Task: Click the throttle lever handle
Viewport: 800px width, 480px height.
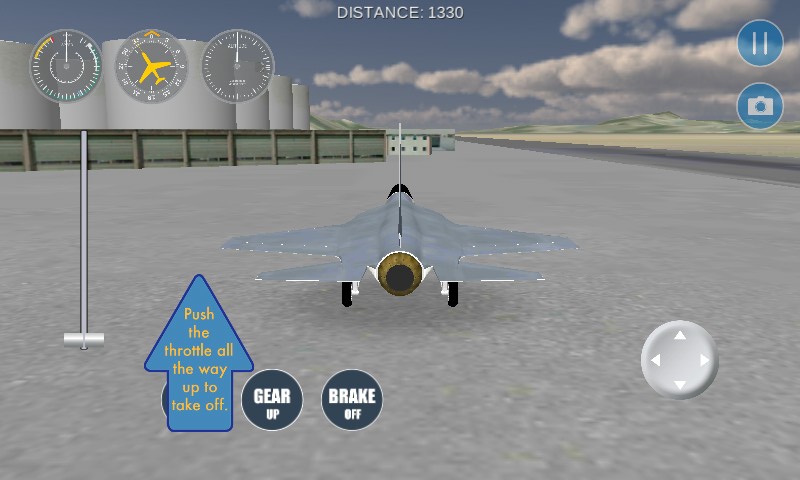Action: pos(84,338)
